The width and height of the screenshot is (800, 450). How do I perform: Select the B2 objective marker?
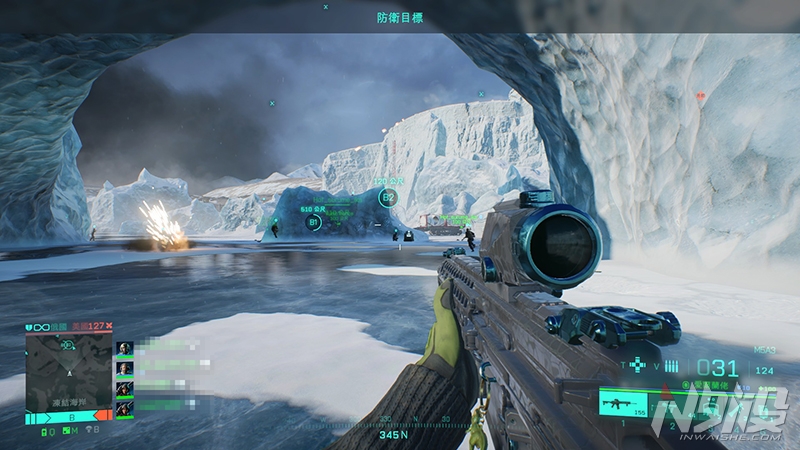387,198
